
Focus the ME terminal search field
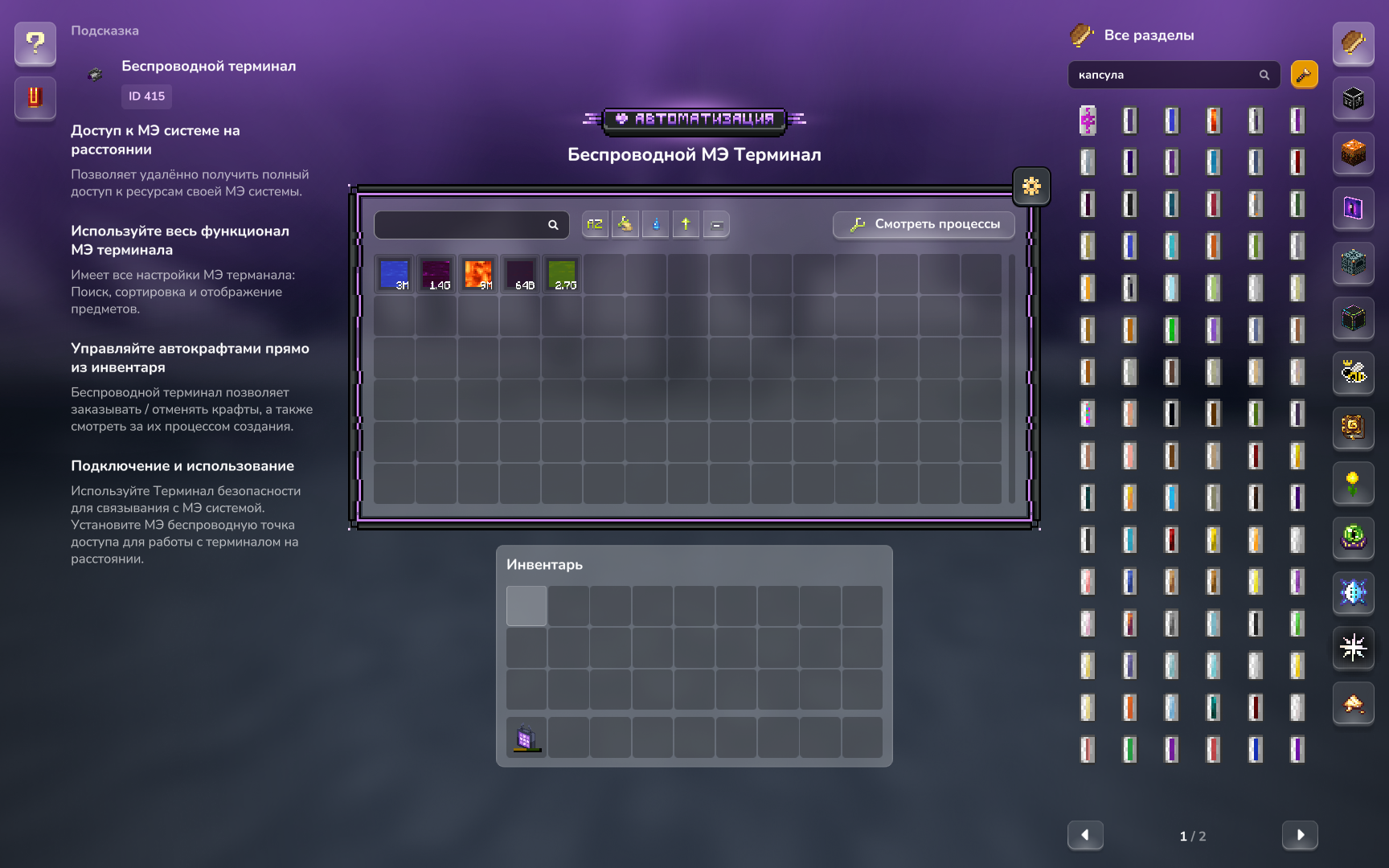click(463, 225)
